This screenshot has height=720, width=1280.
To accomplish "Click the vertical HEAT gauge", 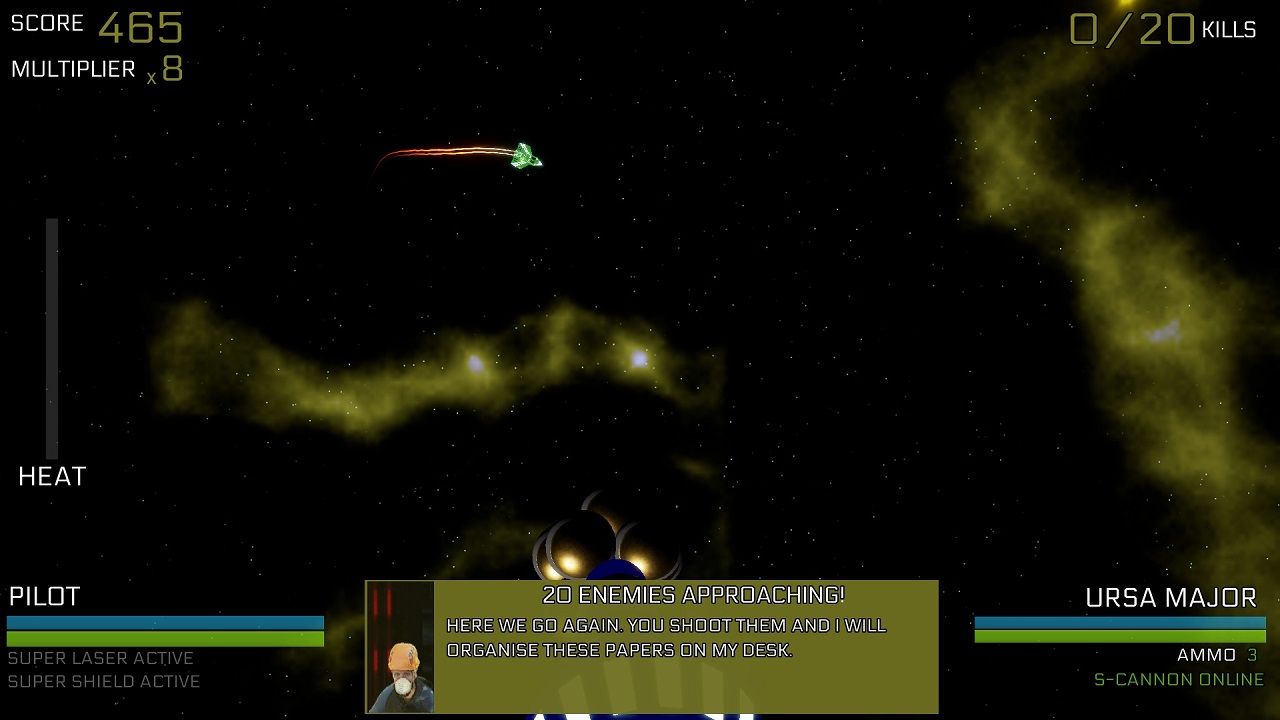I will tap(50, 335).
